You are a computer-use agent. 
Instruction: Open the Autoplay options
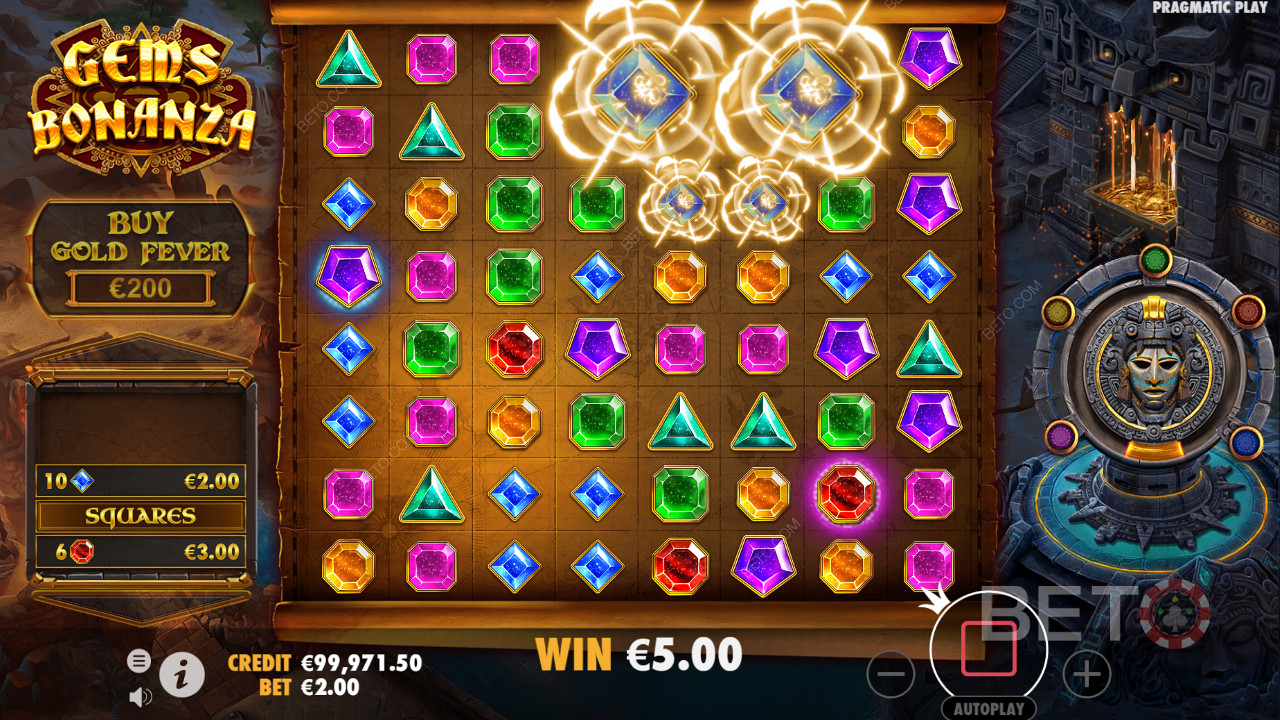pos(988,708)
